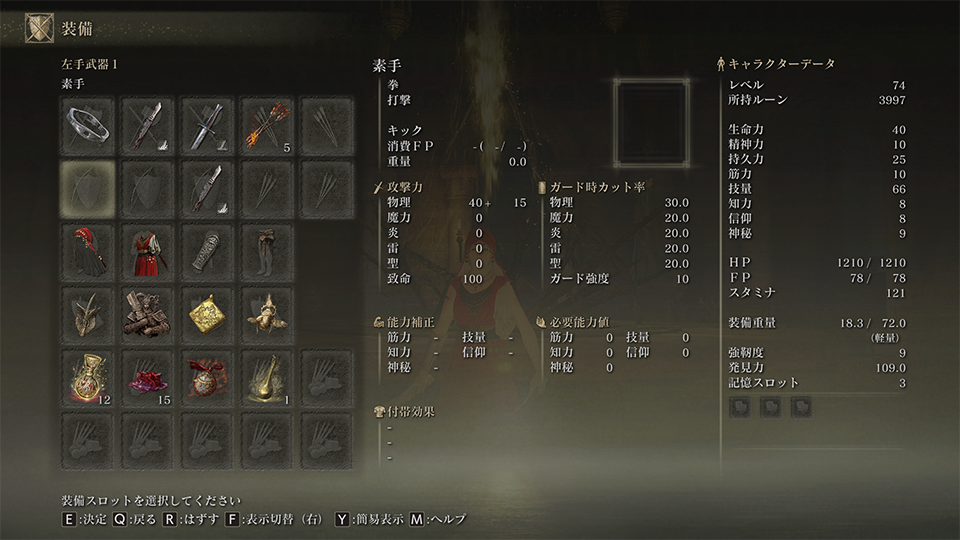Pick the red petals item with 15
Screen dimensions: 960x540
tap(147, 377)
